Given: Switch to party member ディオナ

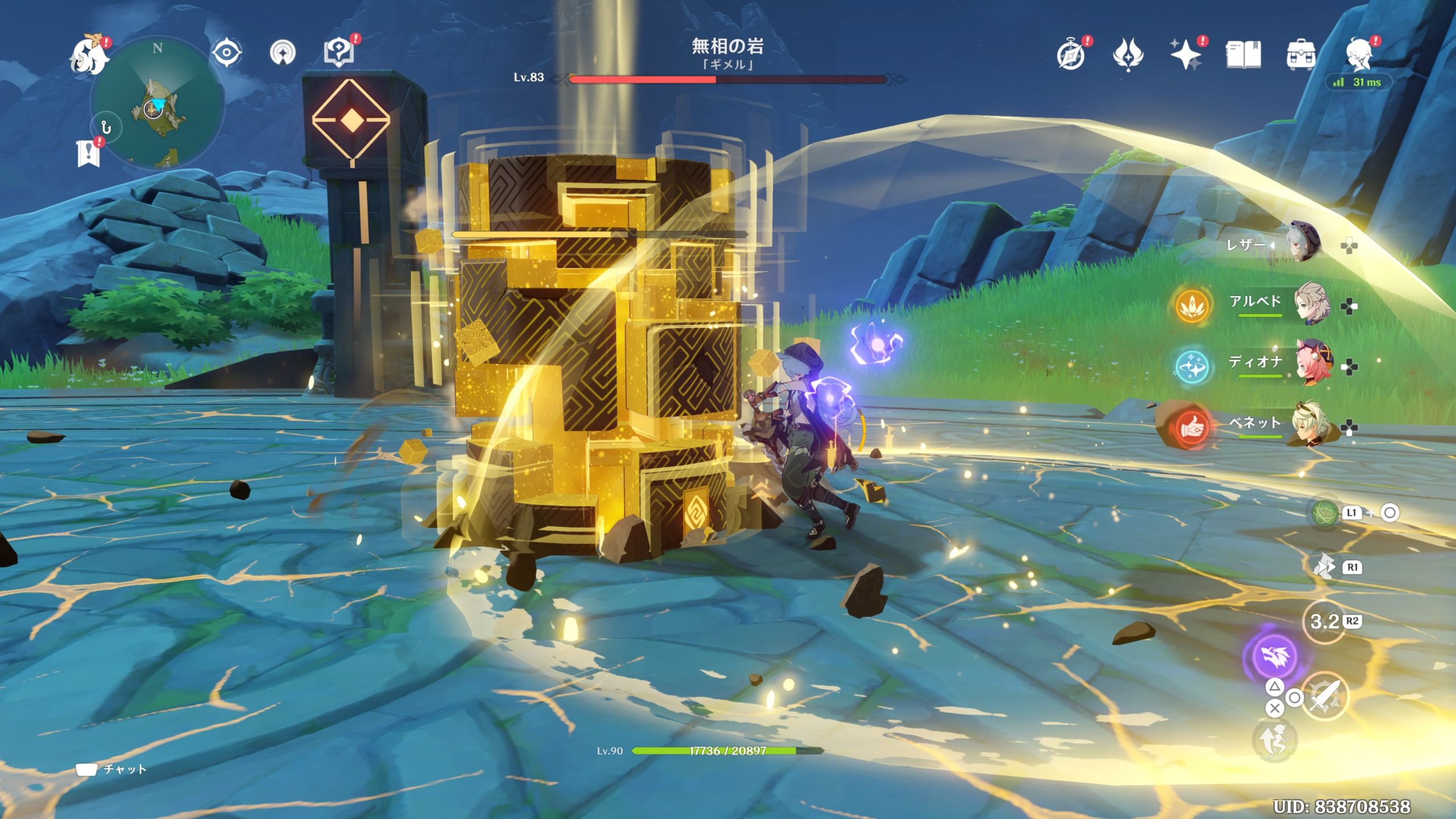Looking at the screenshot, I should click(x=1312, y=363).
